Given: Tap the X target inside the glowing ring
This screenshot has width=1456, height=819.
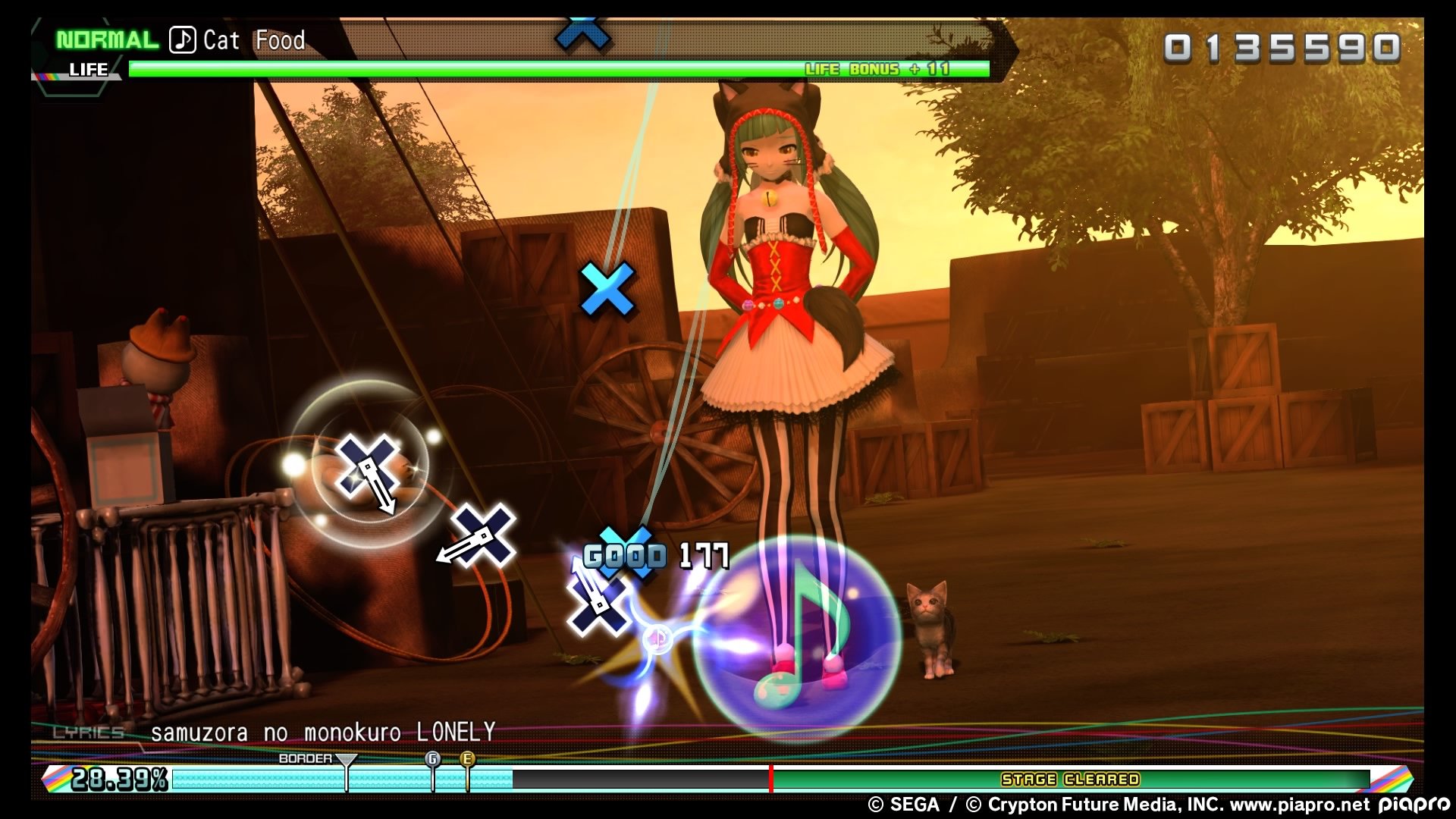Looking at the screenshot, I should point(368,464).
